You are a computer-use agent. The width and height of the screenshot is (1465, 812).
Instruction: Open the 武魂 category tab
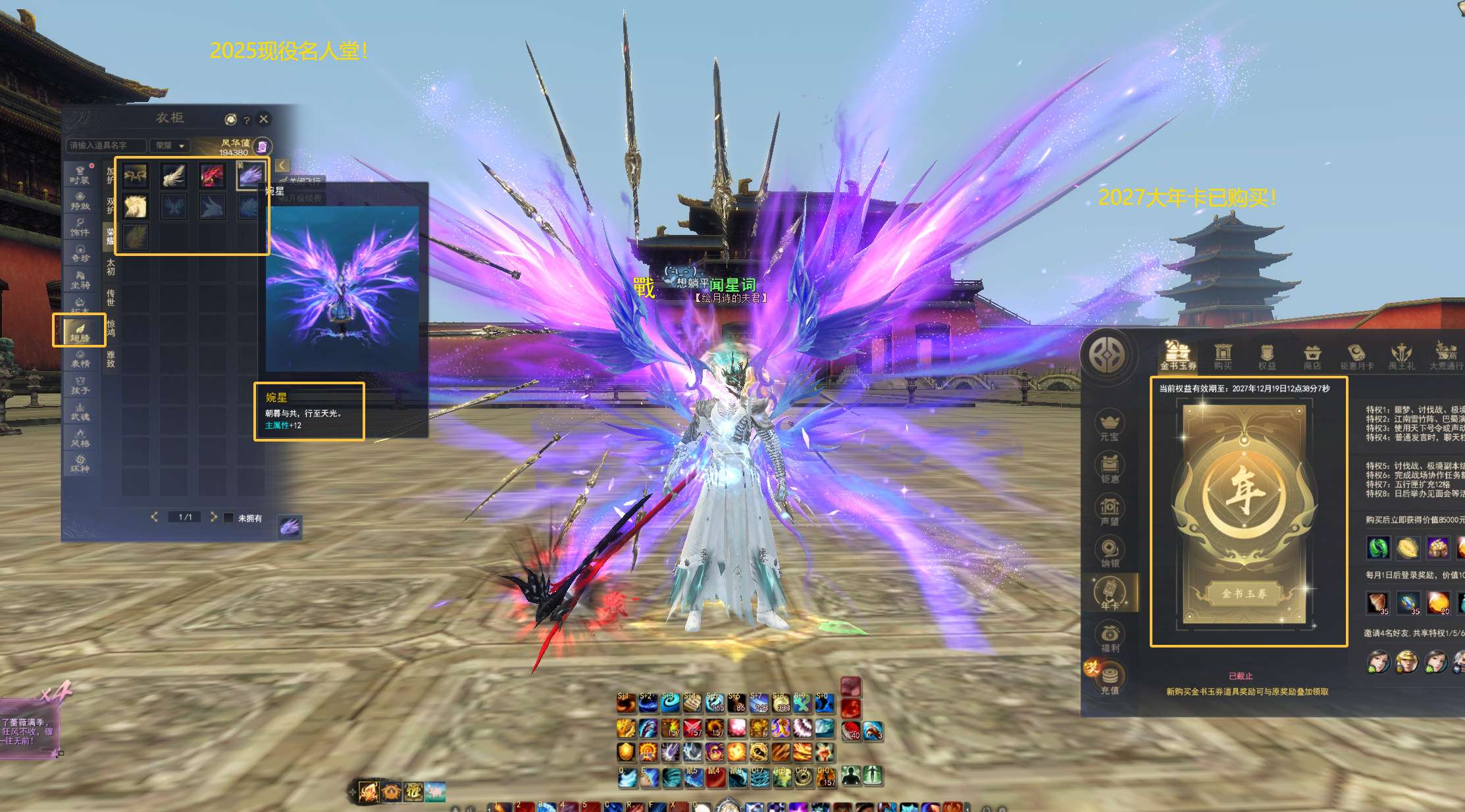click(80, 411)
